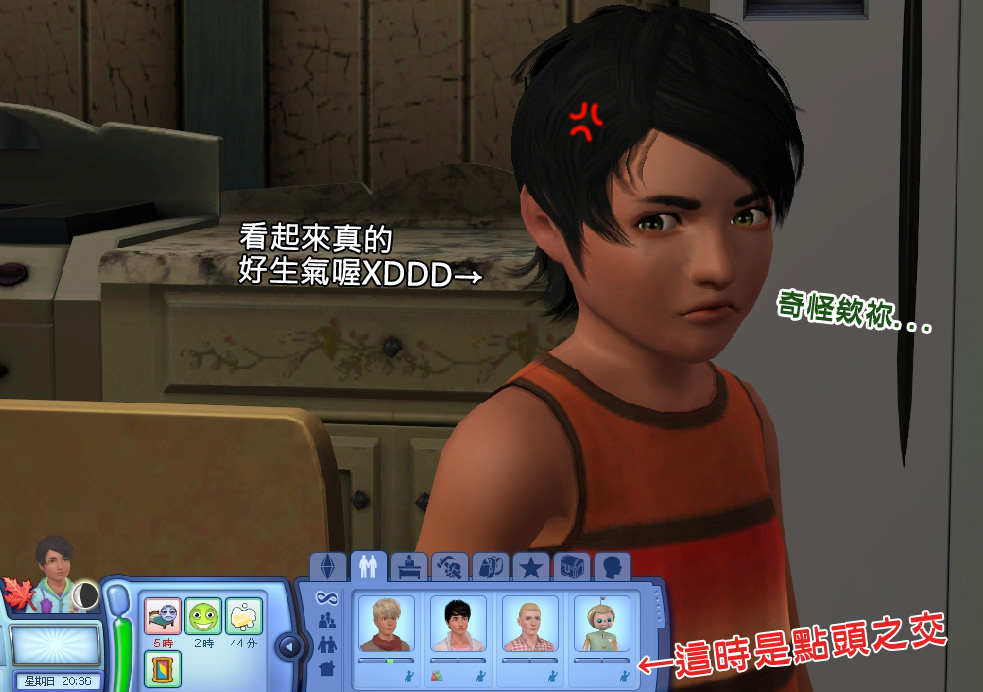Click the tired bed moodlet
This screenshot has width=983, height=692.
(x=162, y=614)
